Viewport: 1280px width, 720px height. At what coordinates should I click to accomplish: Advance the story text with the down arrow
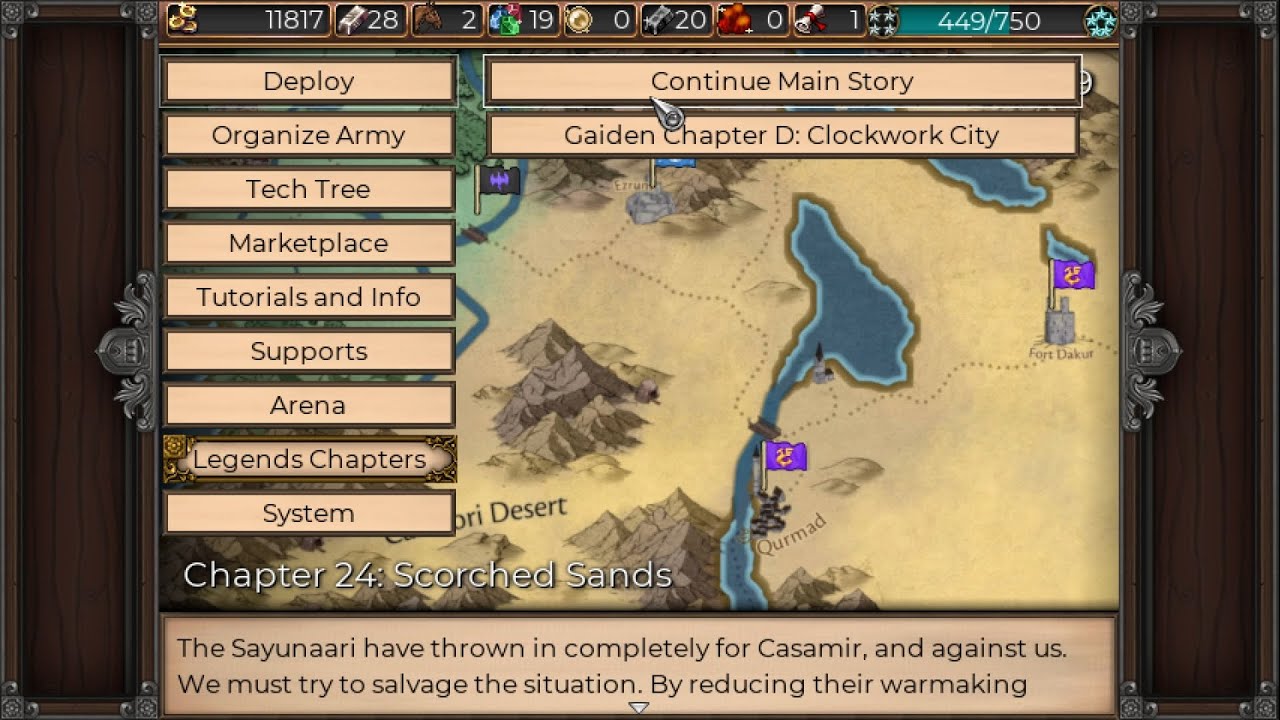638,708
